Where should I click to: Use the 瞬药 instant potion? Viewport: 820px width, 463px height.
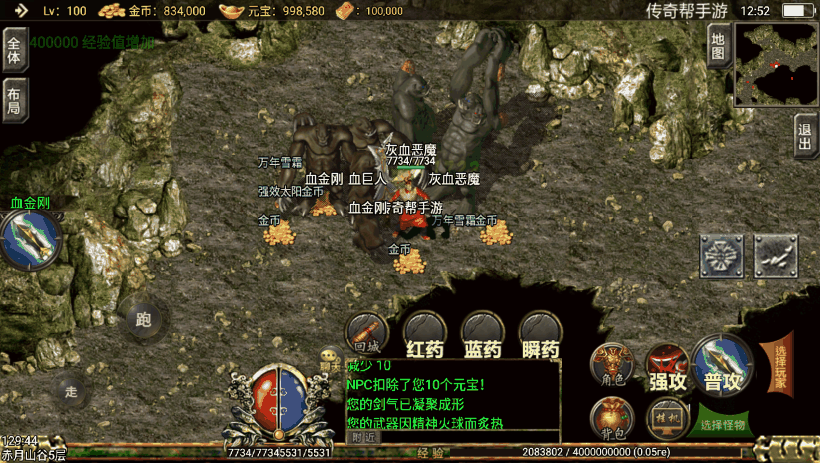(x=541, y=335)
